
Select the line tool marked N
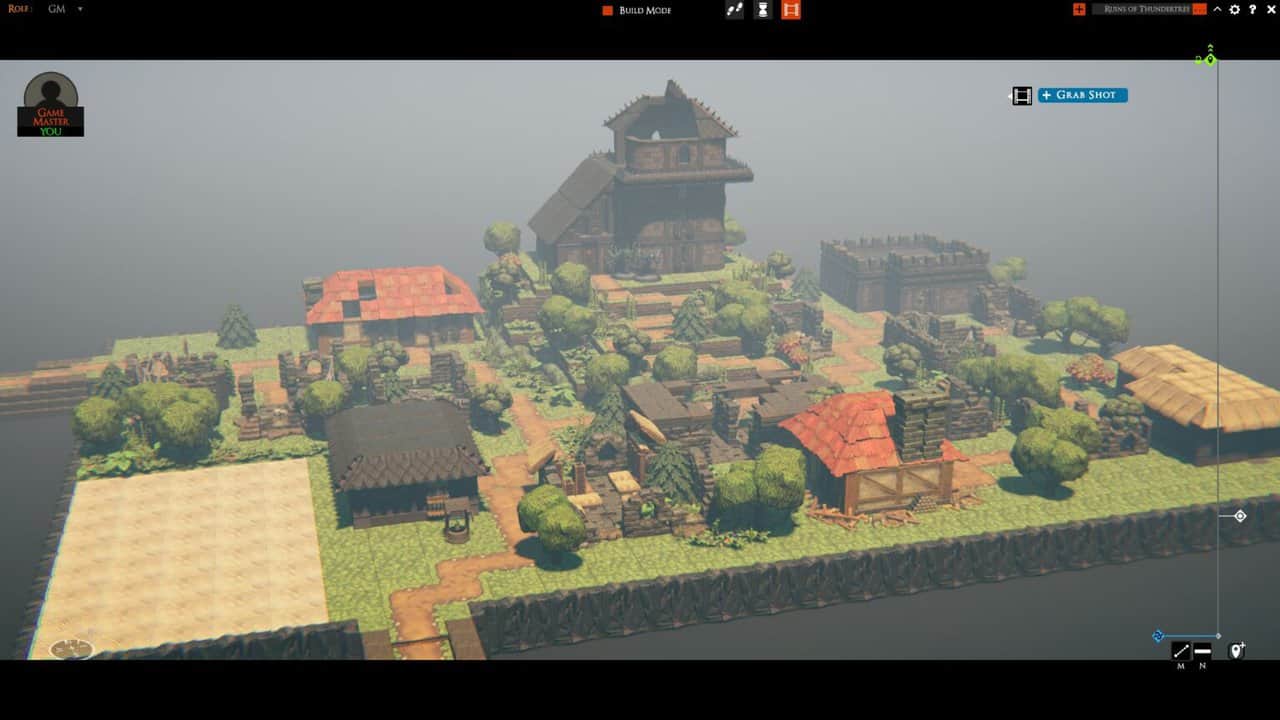tap(1203, 650)
